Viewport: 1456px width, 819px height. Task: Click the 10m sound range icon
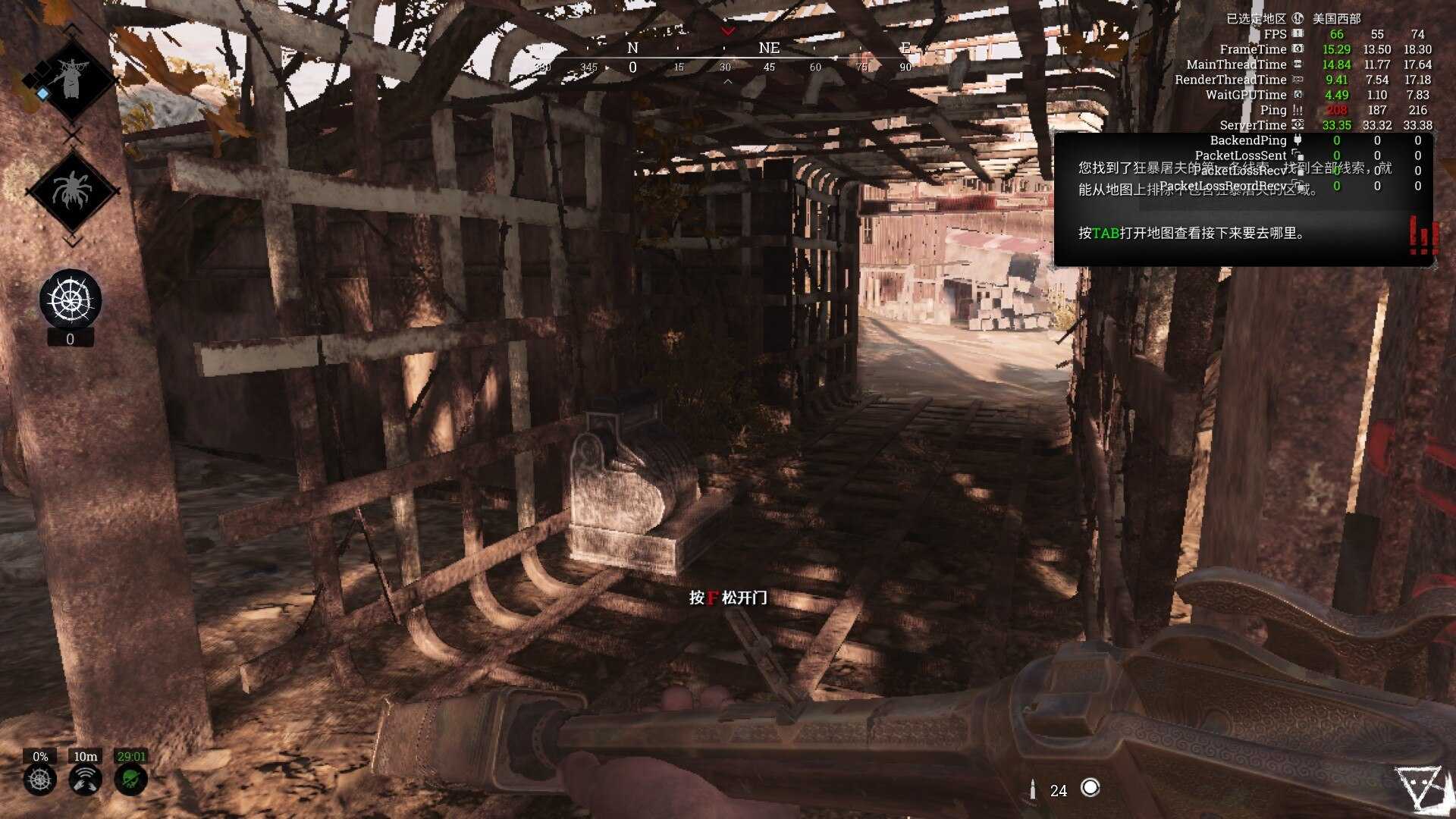point(85,779)
